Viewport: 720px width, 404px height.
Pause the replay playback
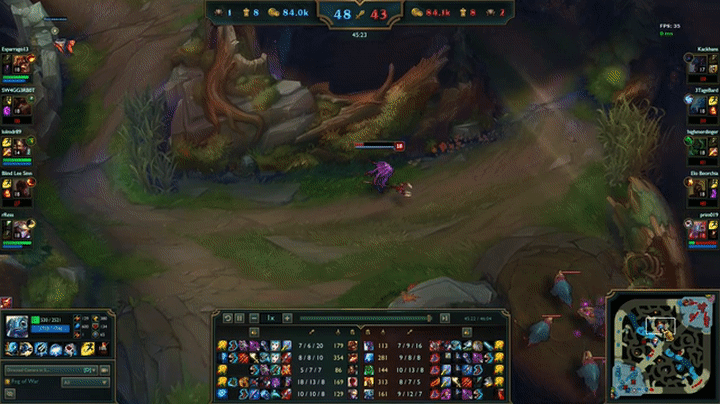pyautogui.click(x=239, y=318)
